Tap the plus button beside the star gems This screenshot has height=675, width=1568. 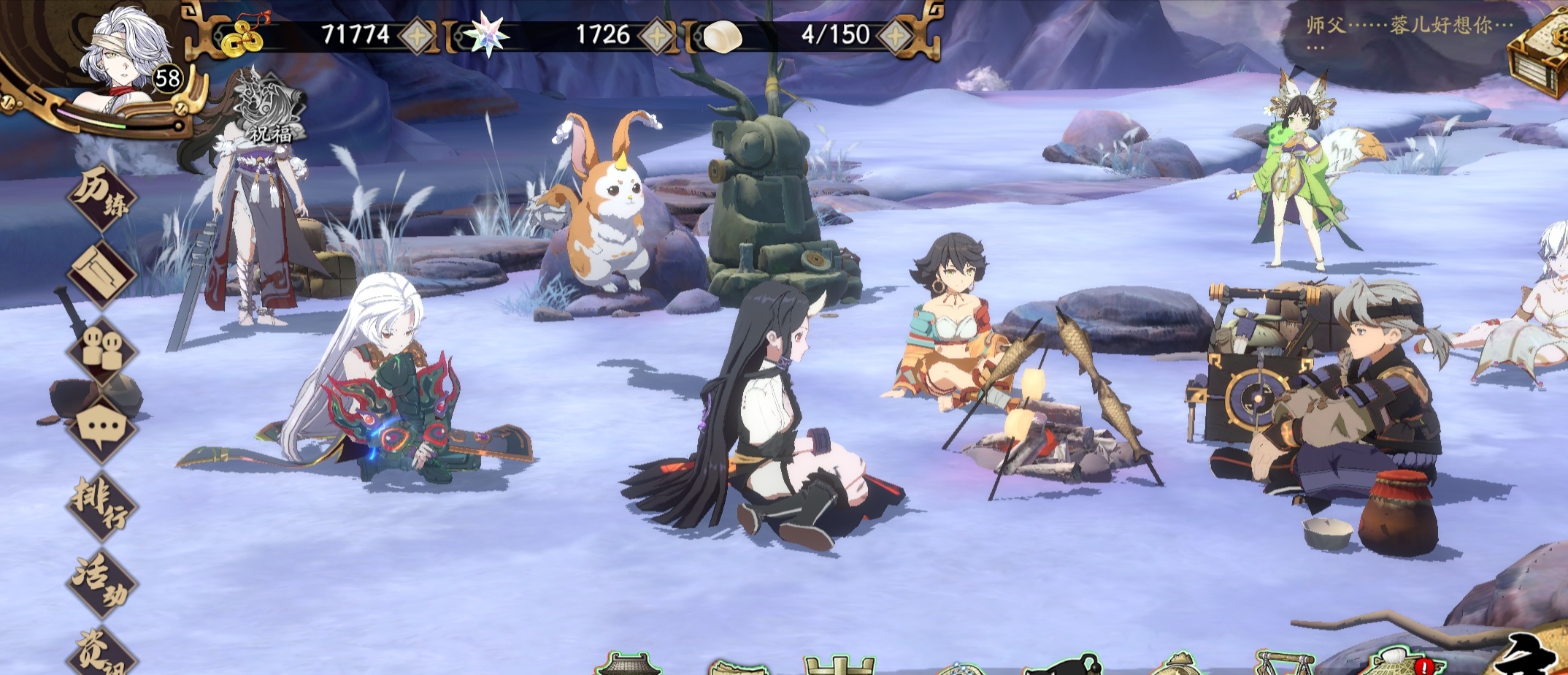coord(657,34)
